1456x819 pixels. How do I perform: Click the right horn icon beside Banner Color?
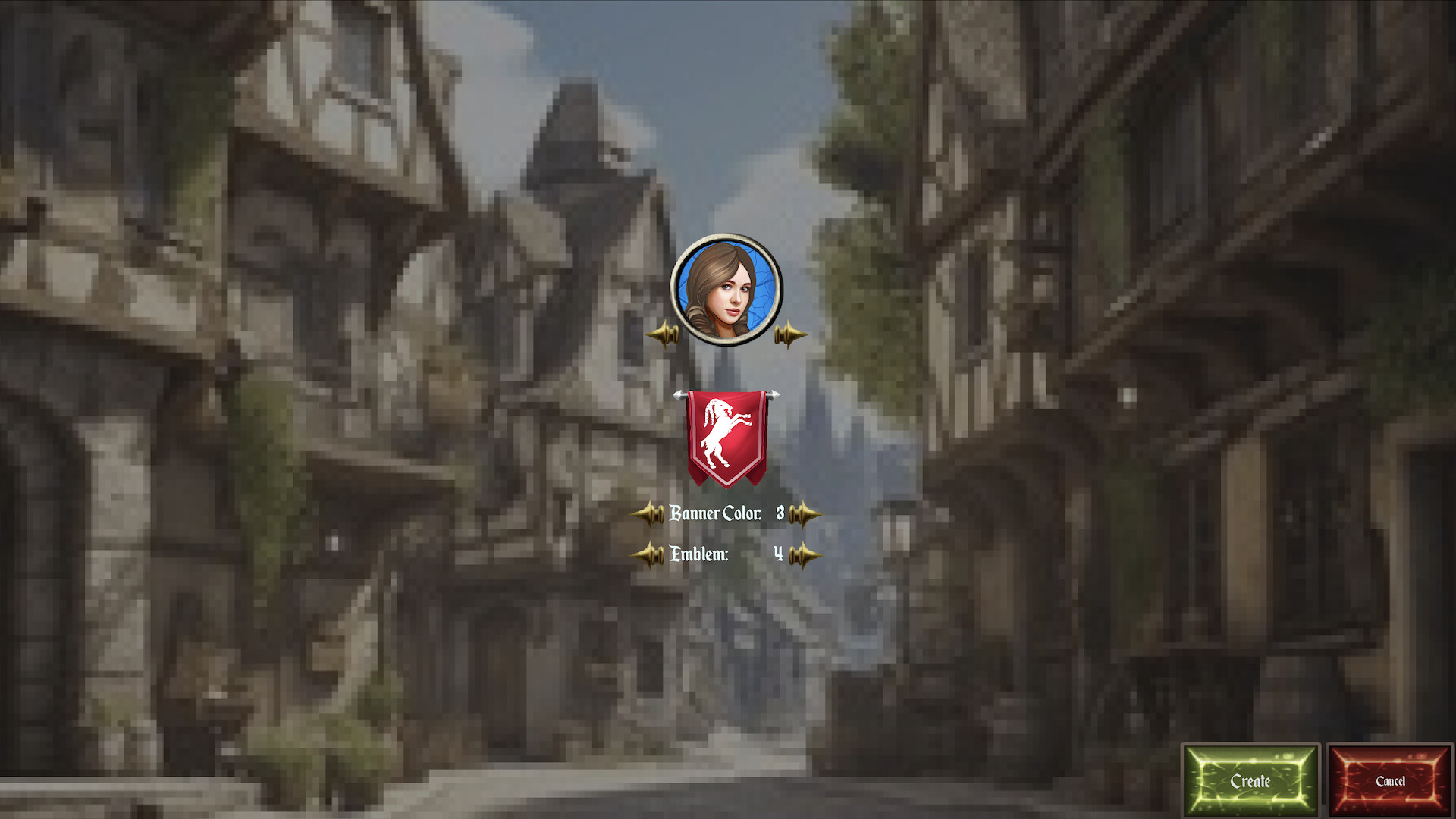point(802,514)
